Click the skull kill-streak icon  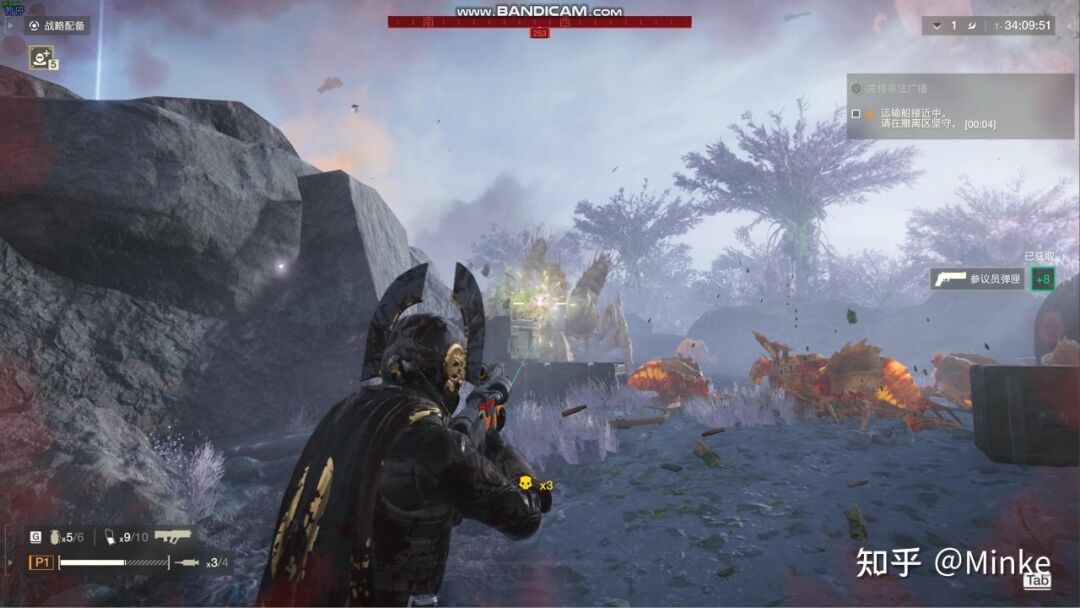click(524, 485)
